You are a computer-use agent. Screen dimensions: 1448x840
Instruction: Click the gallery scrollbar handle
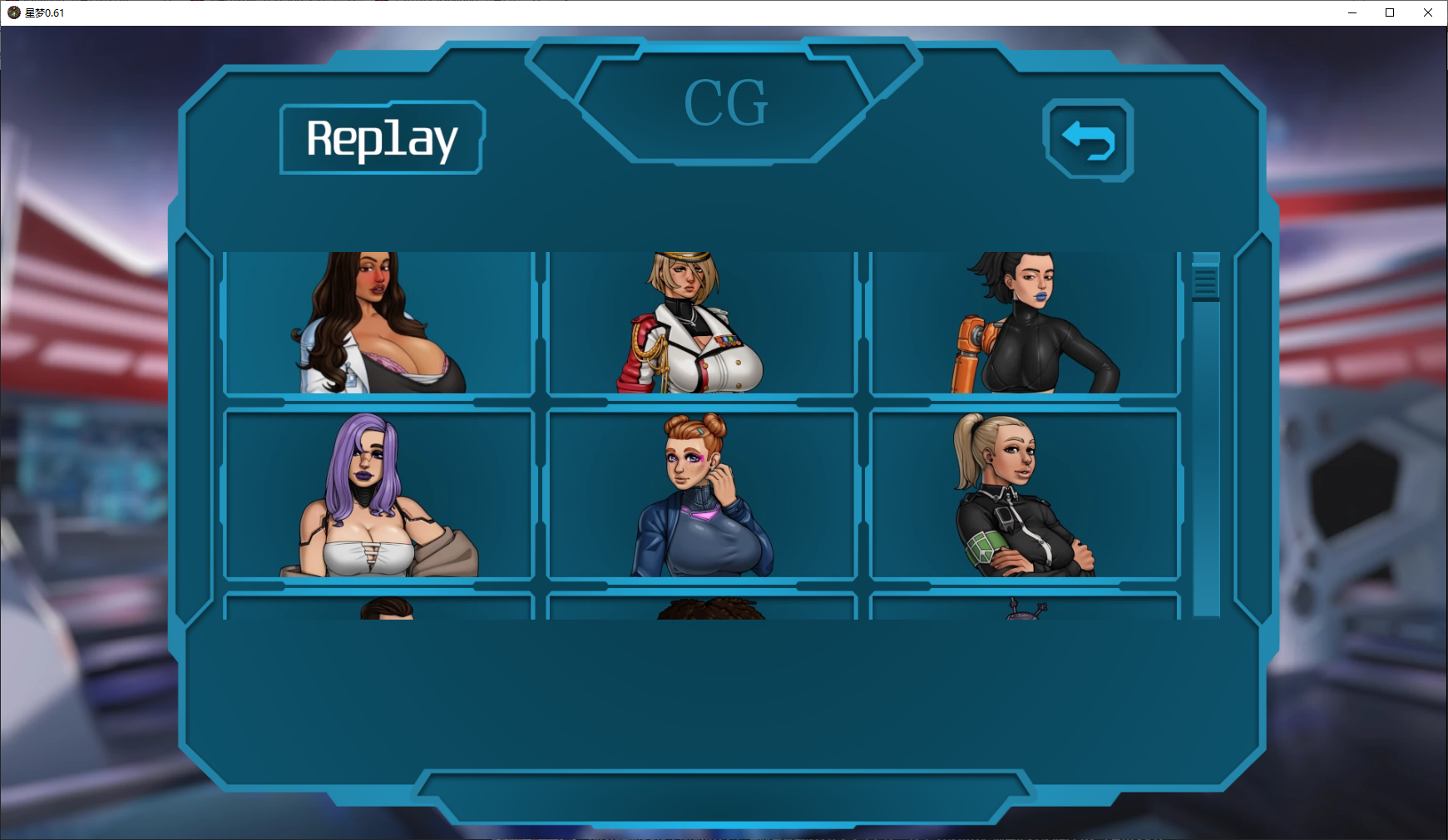click(x=1205, y=281)
